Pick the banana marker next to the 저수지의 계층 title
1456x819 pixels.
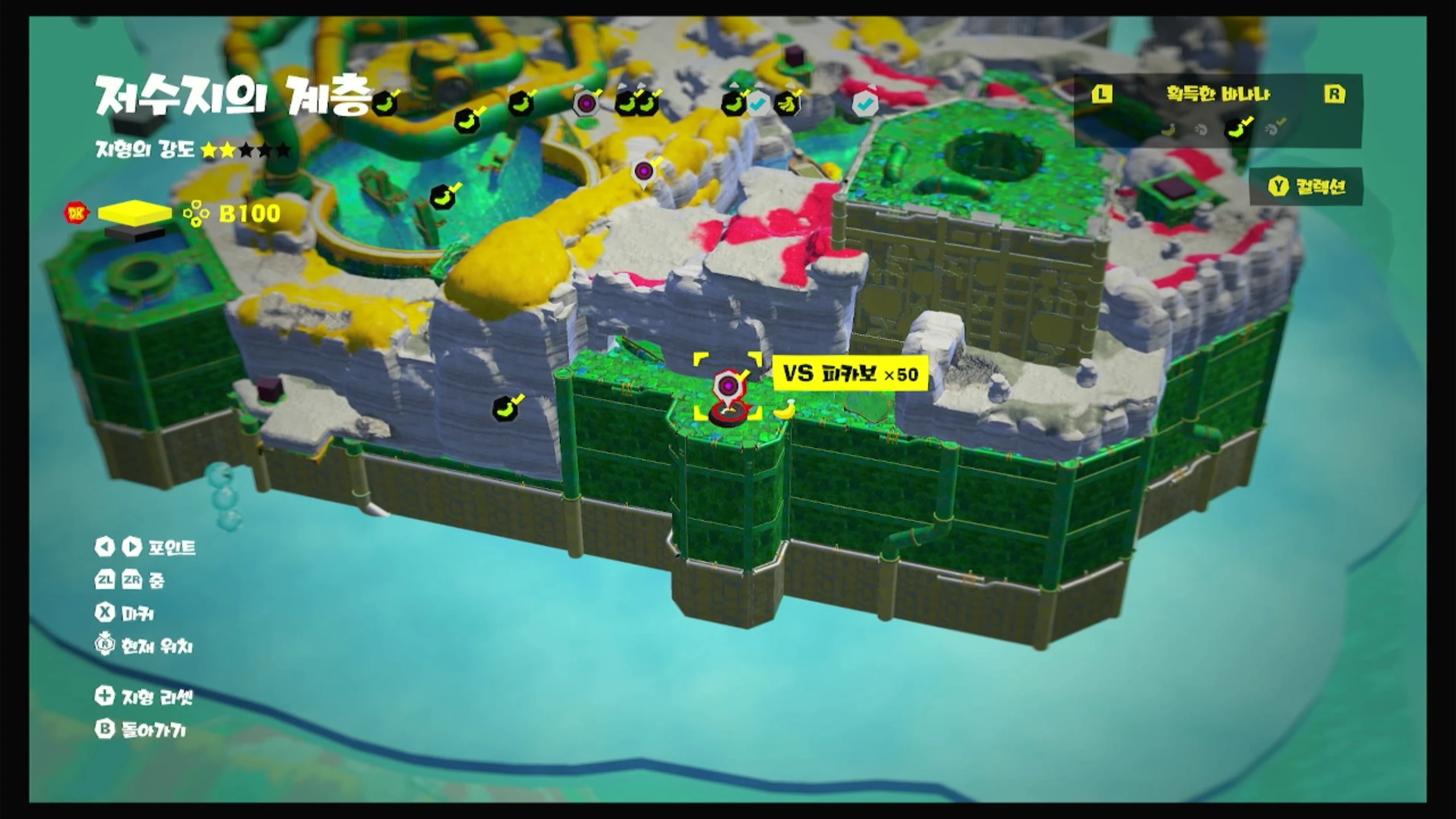click(x=386, y=104)
